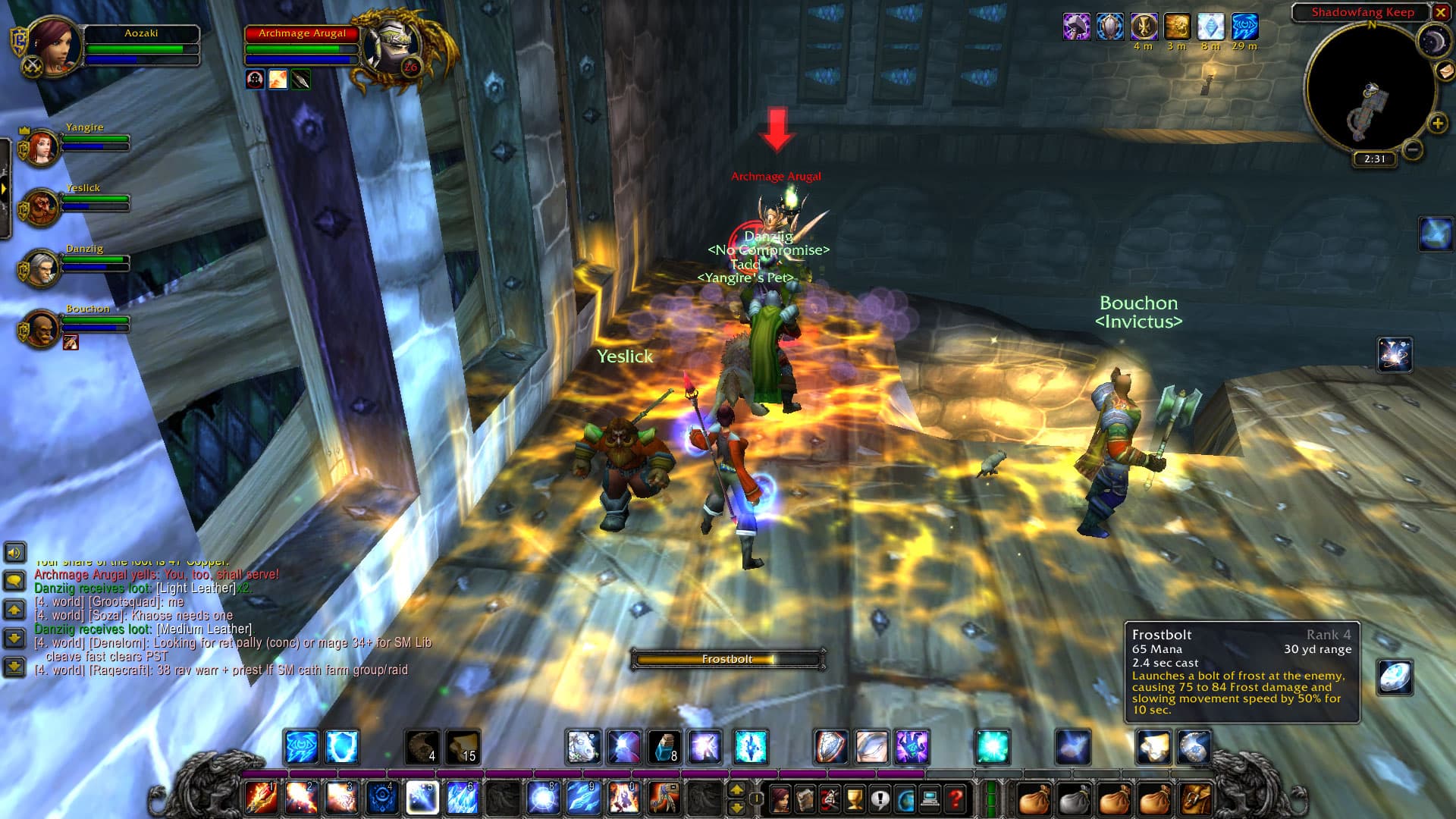Screen dimensions: 1456x819
Task: Click the action bar page up arrow
Action: 737,790
